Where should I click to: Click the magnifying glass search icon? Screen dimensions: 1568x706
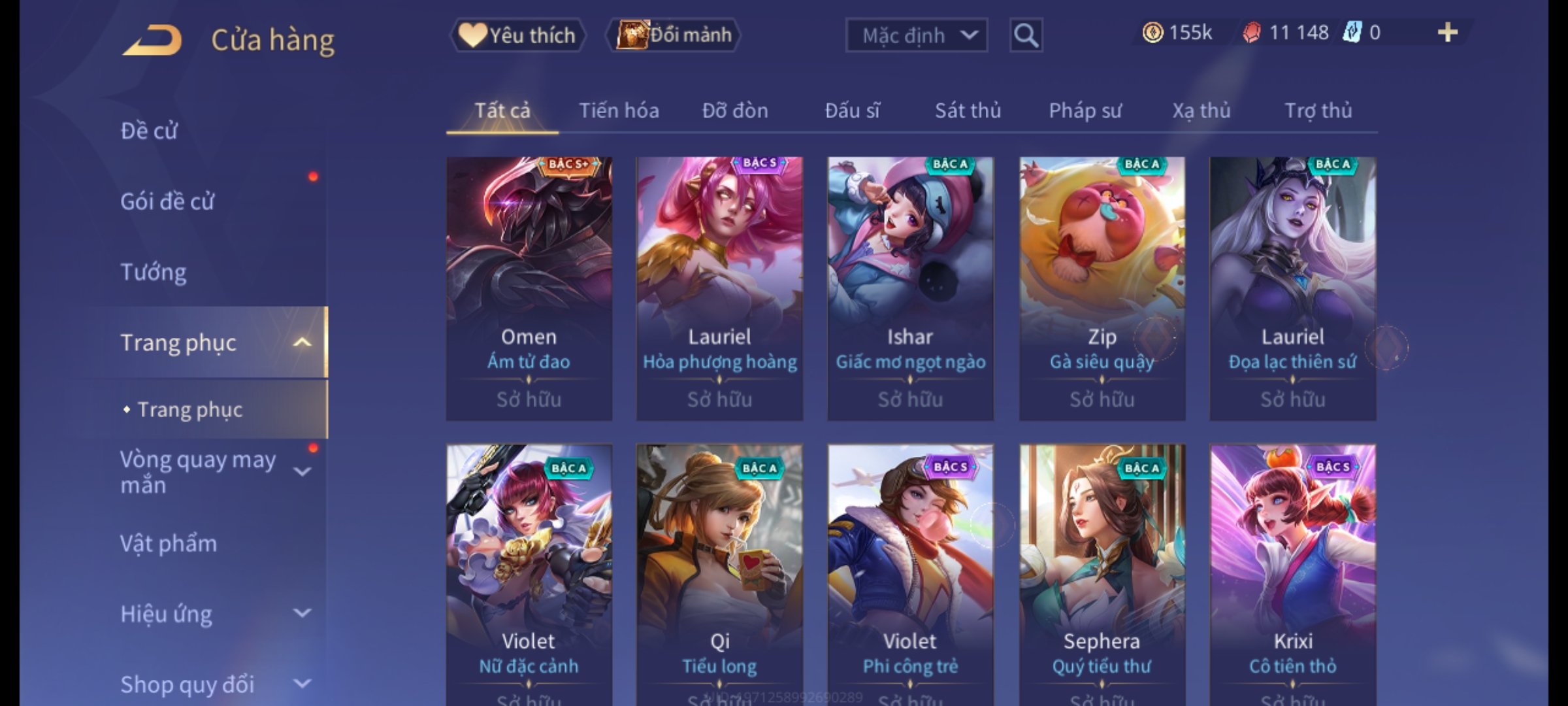(x=1026, y=35)
